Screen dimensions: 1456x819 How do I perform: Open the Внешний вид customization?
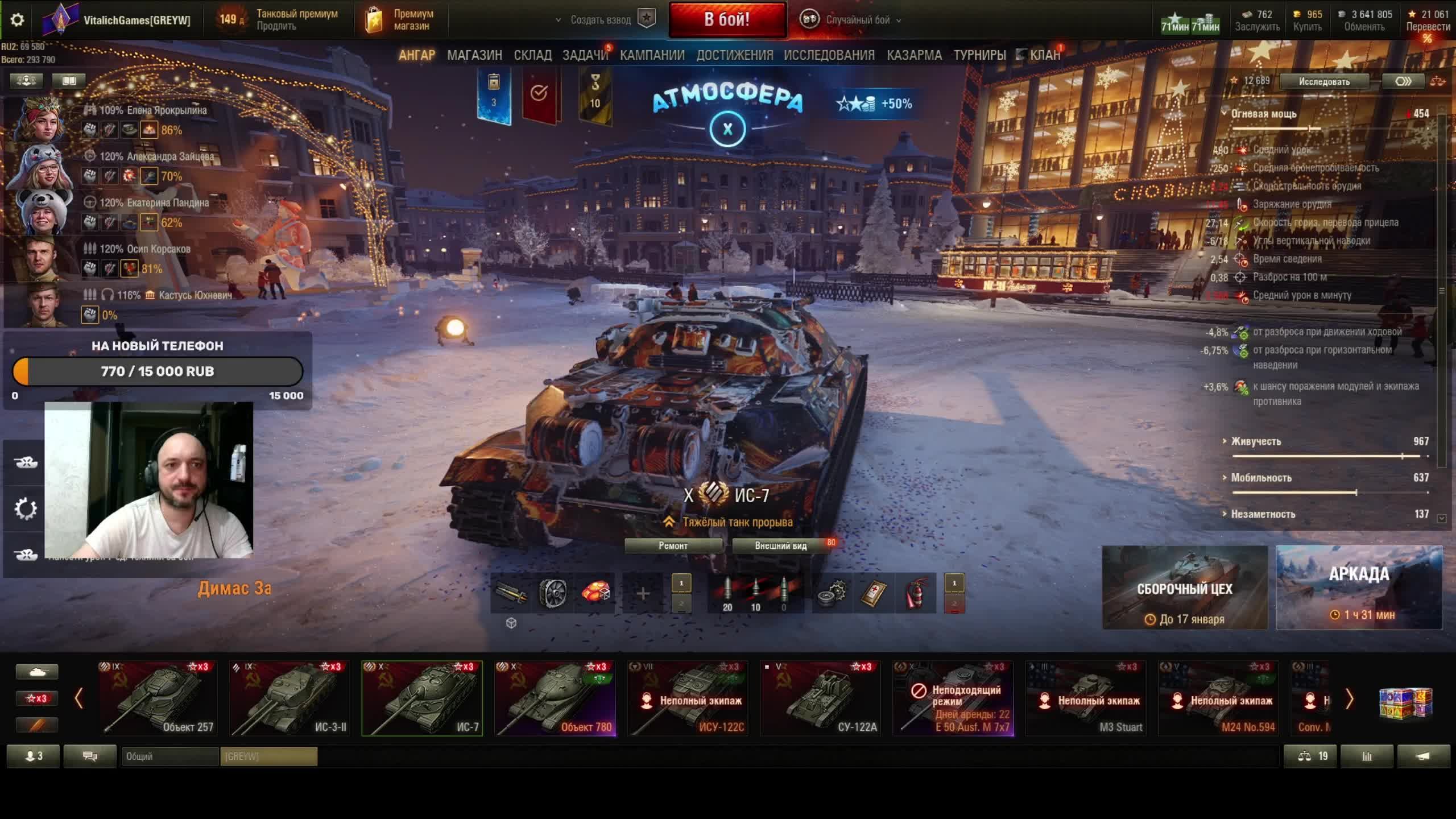pos(780,546)
